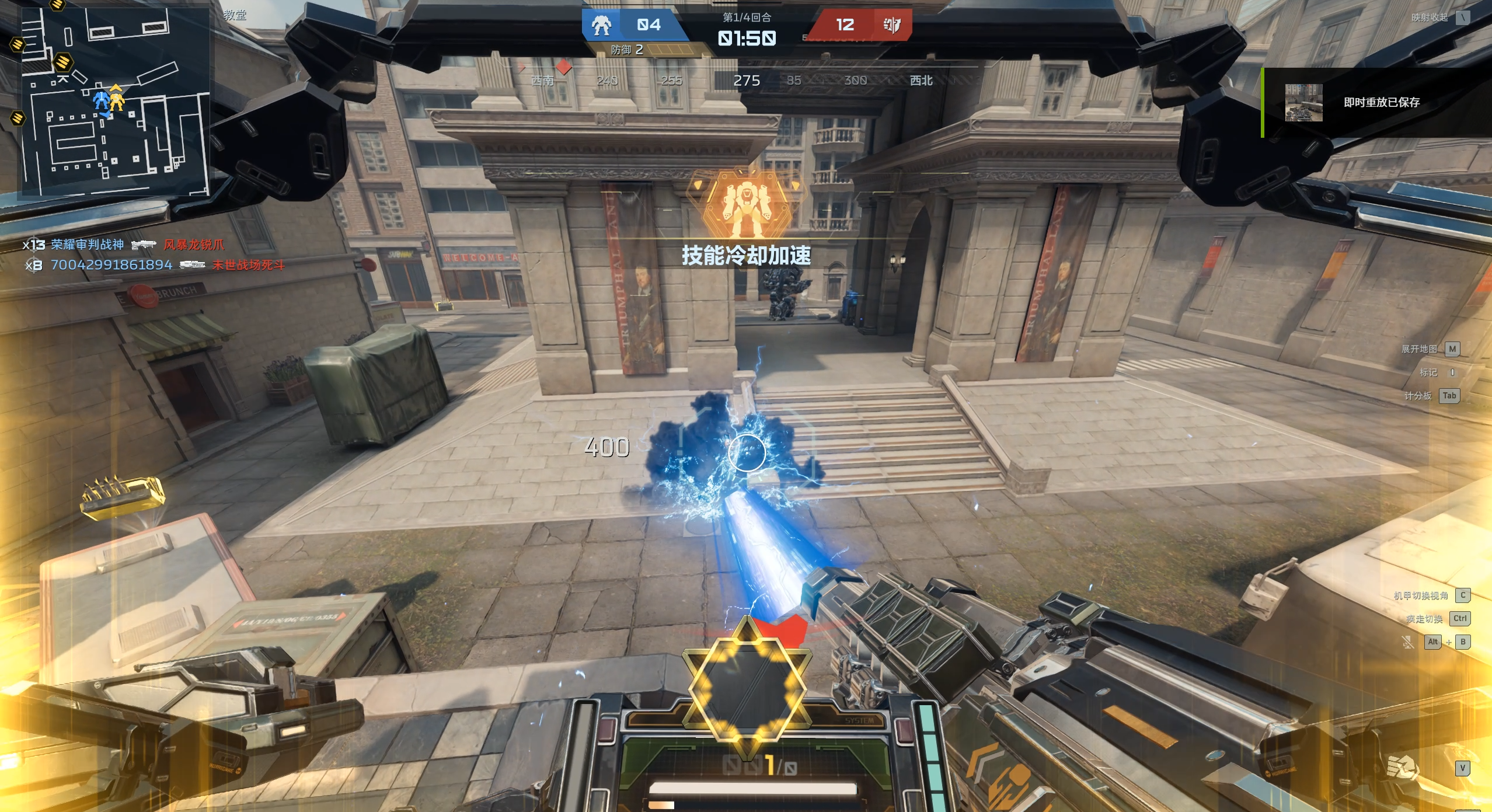Select the 70042991861894 kill feed entry

[111, 265]
